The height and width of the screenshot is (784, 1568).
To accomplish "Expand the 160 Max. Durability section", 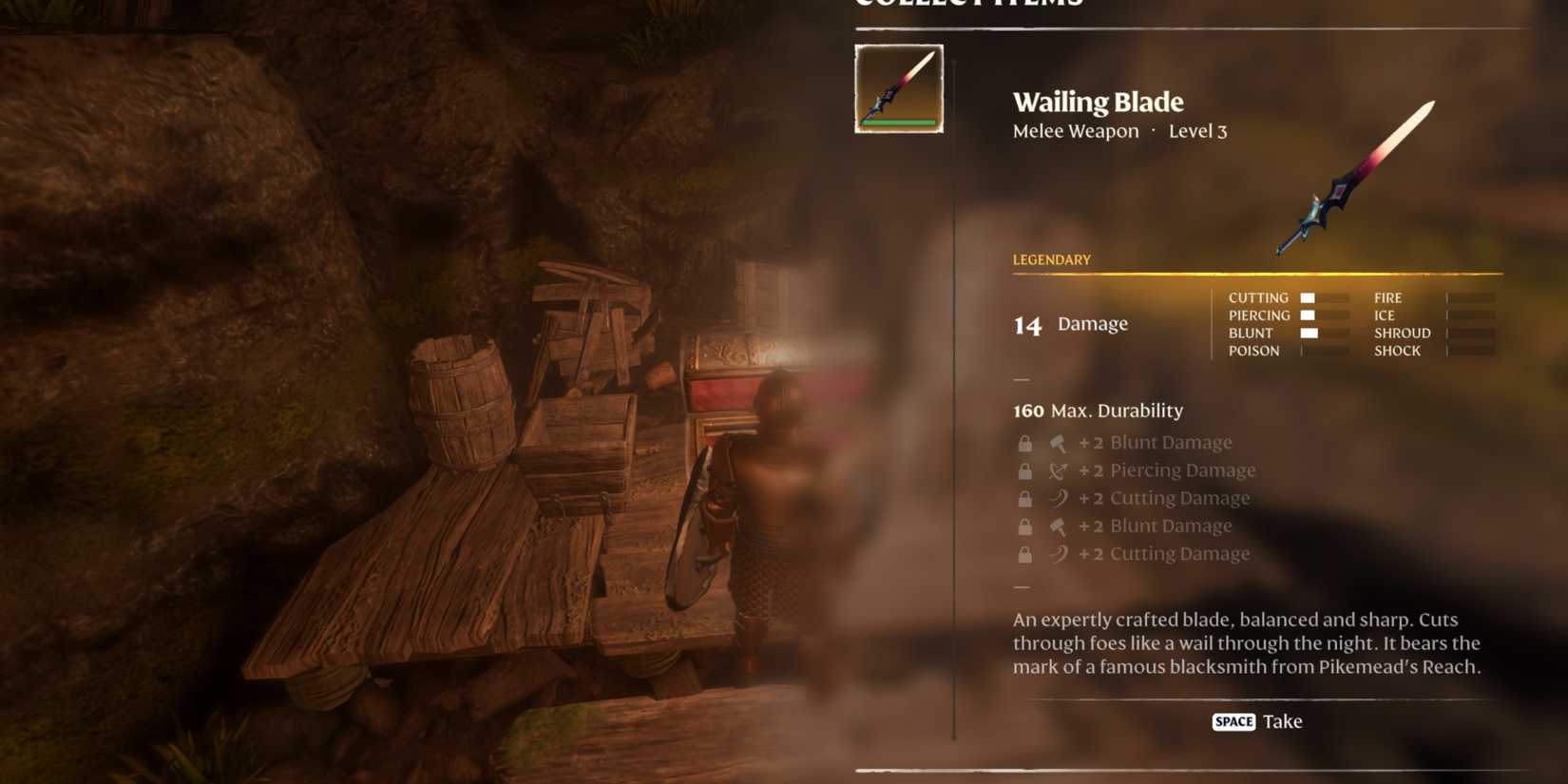I will pos(1096,411).
